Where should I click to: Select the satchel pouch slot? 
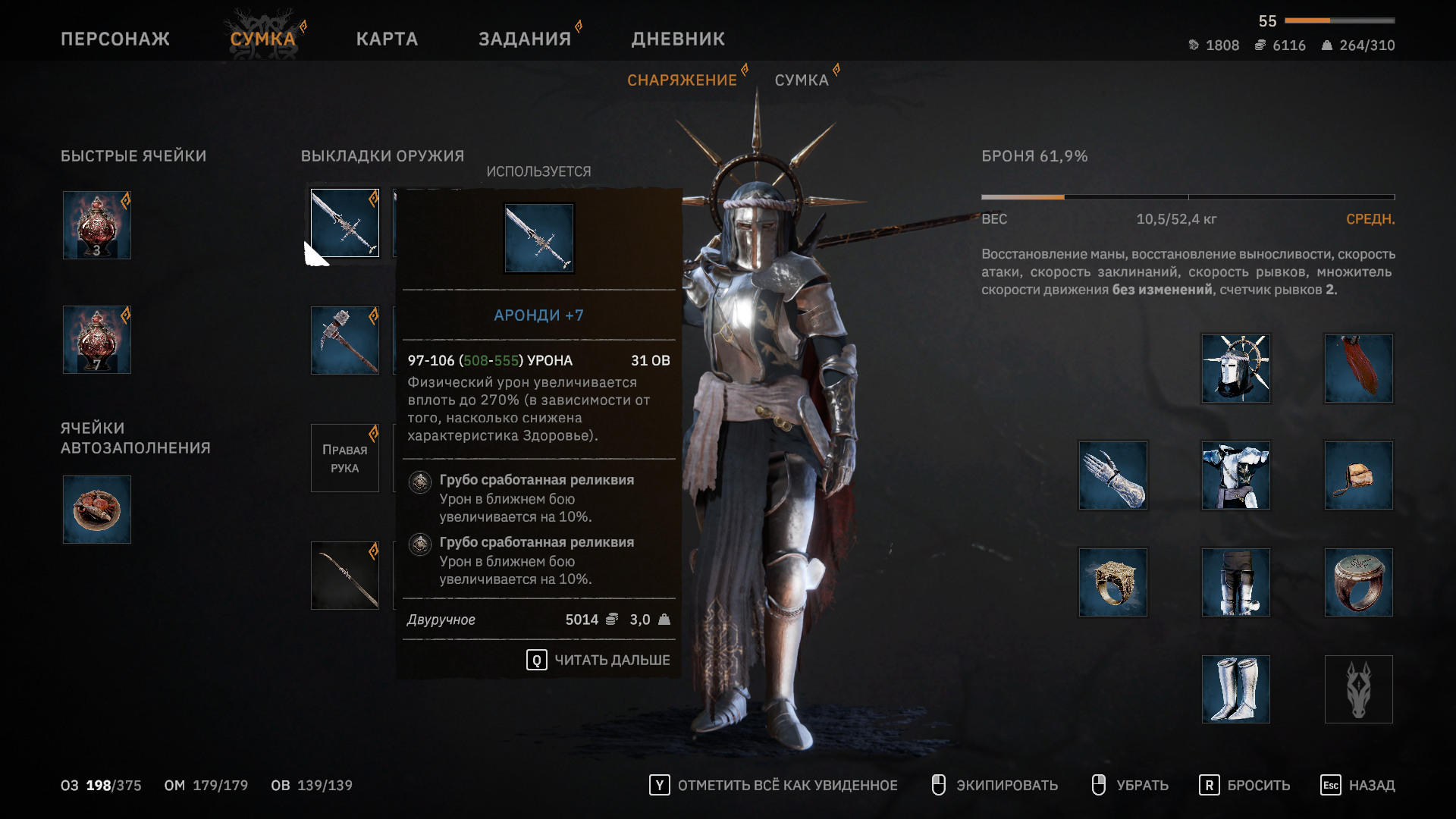coord(1359,475)
